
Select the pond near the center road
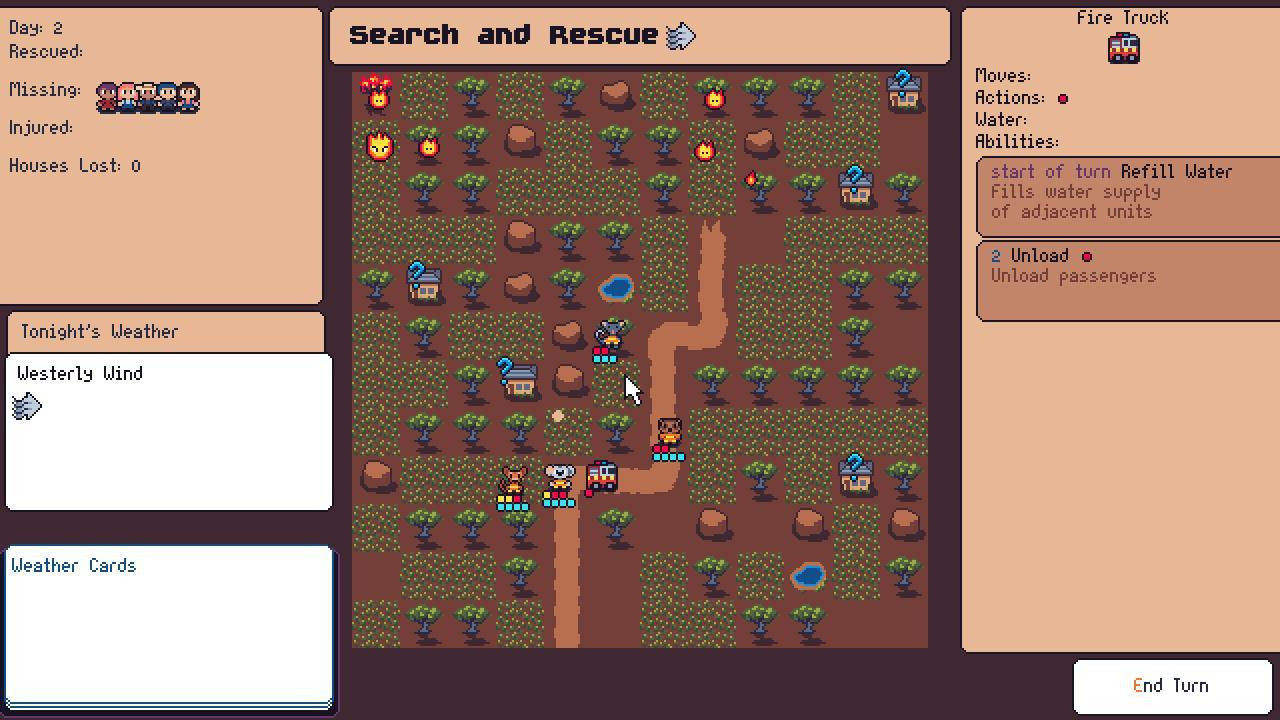tap(616, 288)
